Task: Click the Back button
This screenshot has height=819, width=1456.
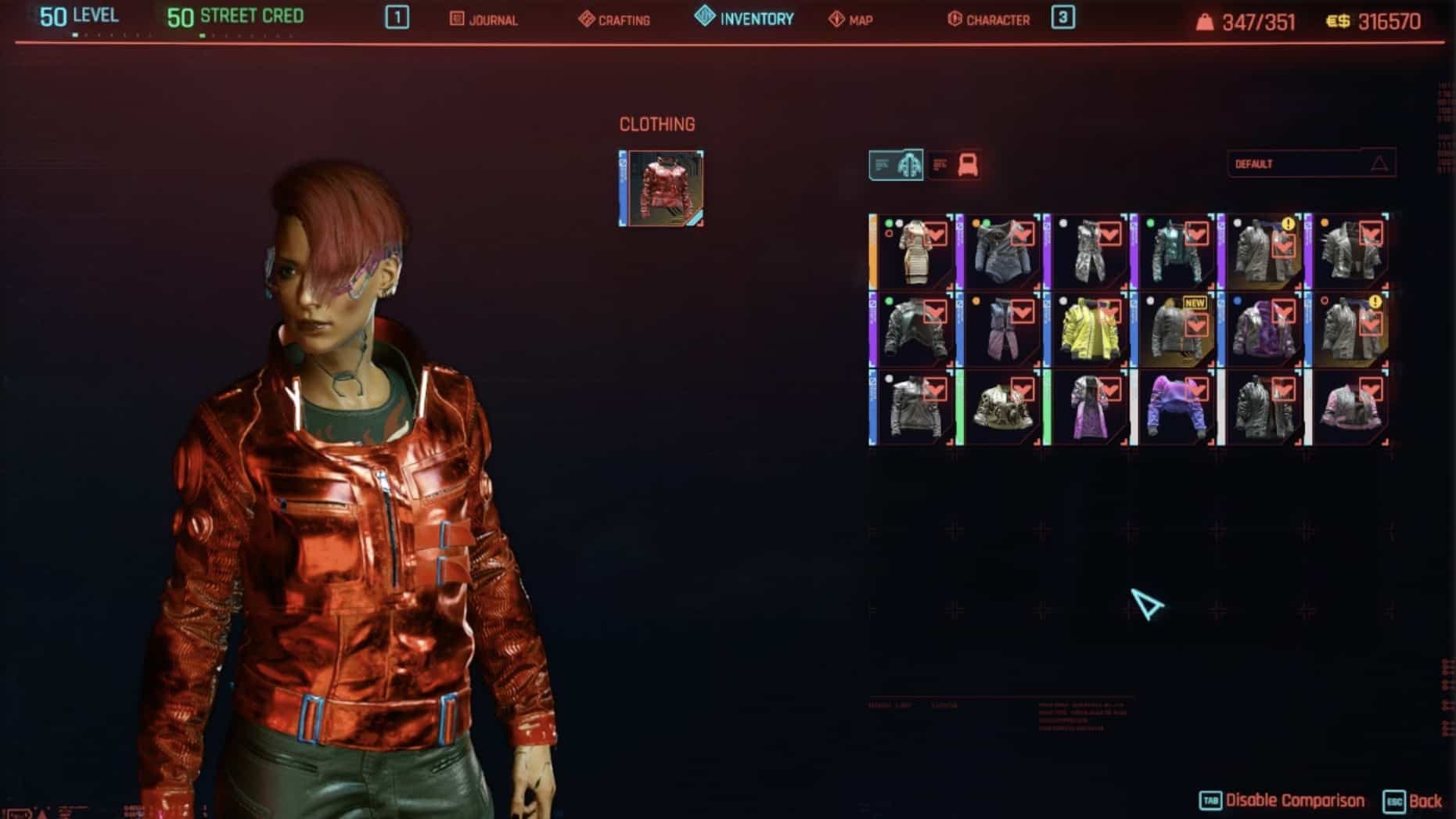Action: coord(1414,801)
